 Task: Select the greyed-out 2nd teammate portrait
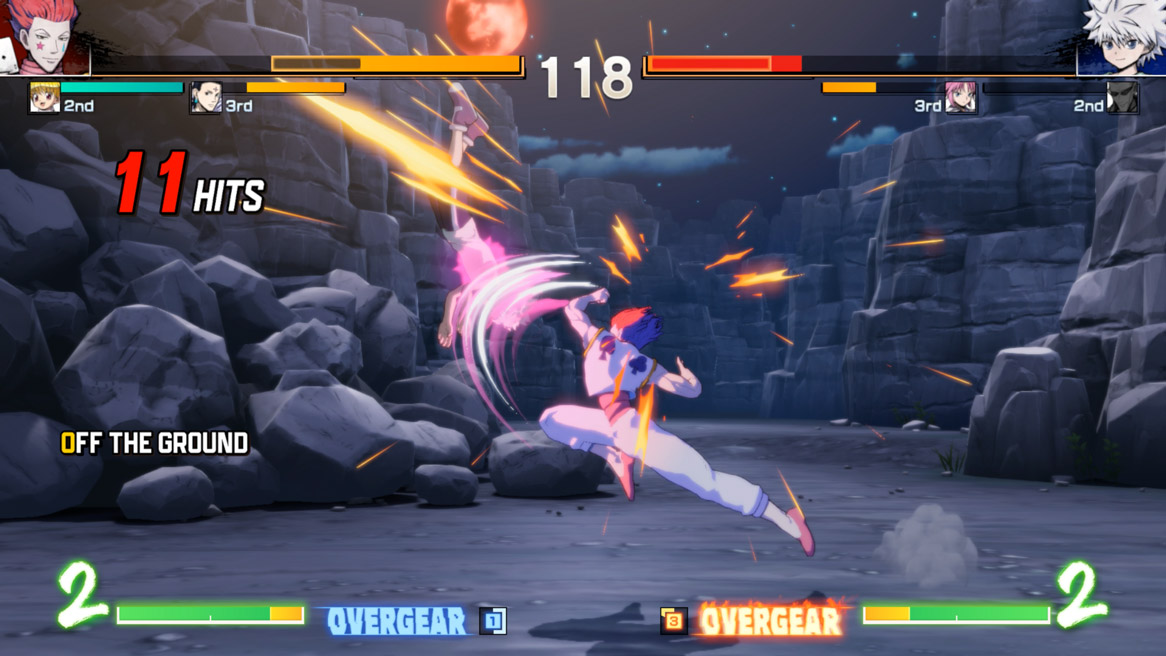pos(1122,98)
